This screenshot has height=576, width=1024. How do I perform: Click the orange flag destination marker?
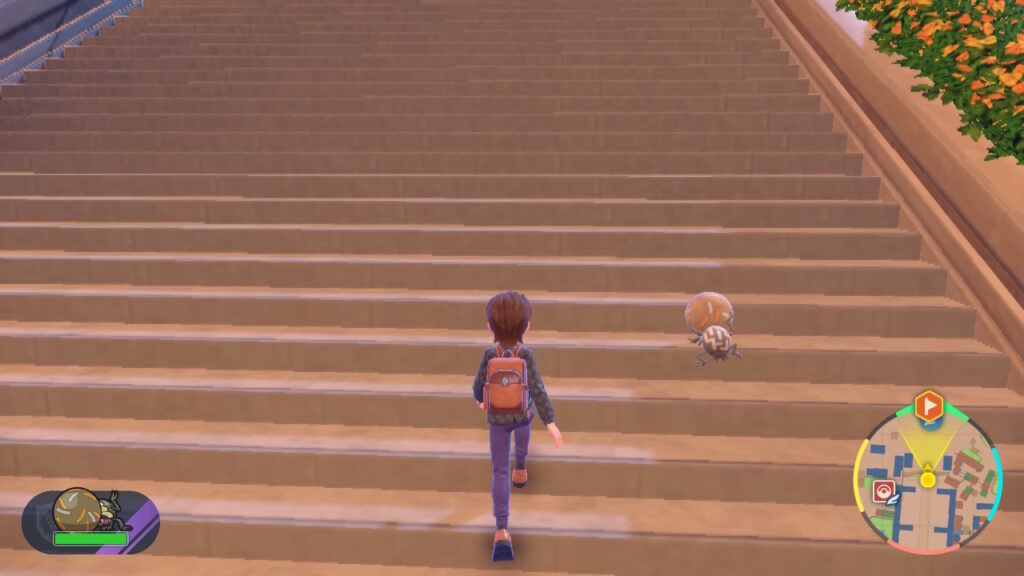click(928, 405)
